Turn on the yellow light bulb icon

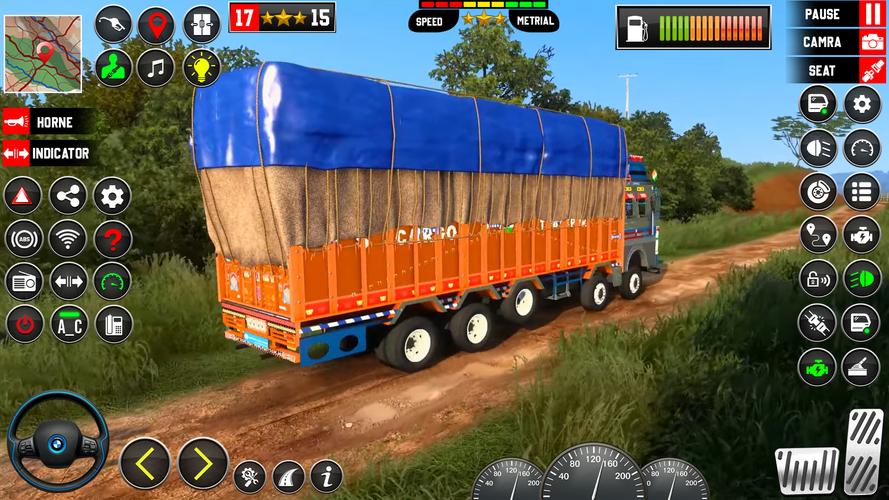click(202, 67)
